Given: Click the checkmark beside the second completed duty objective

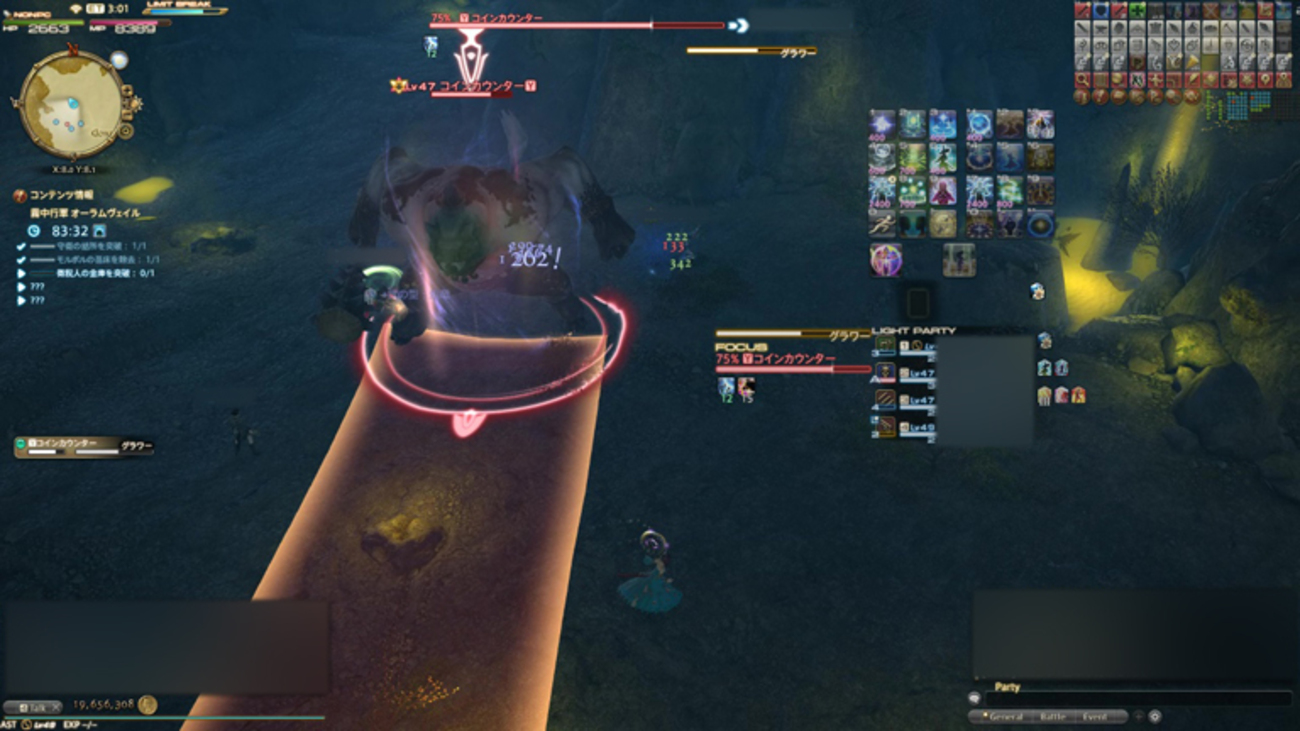Looking at the screenshot, I should click(21, 260).
